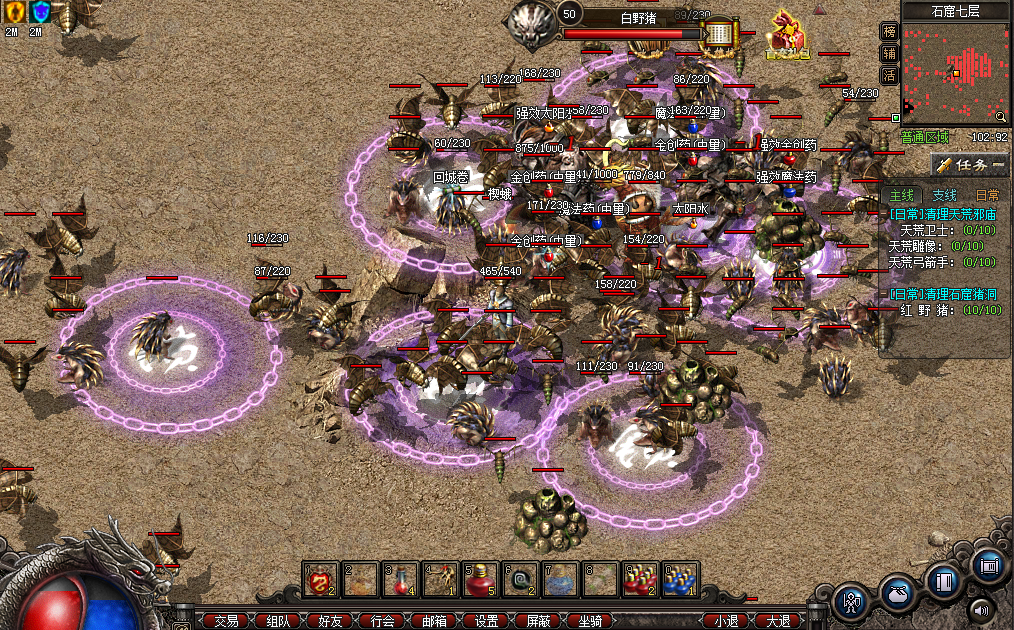Click the 大退 exit game button

(x=778, y=621)
